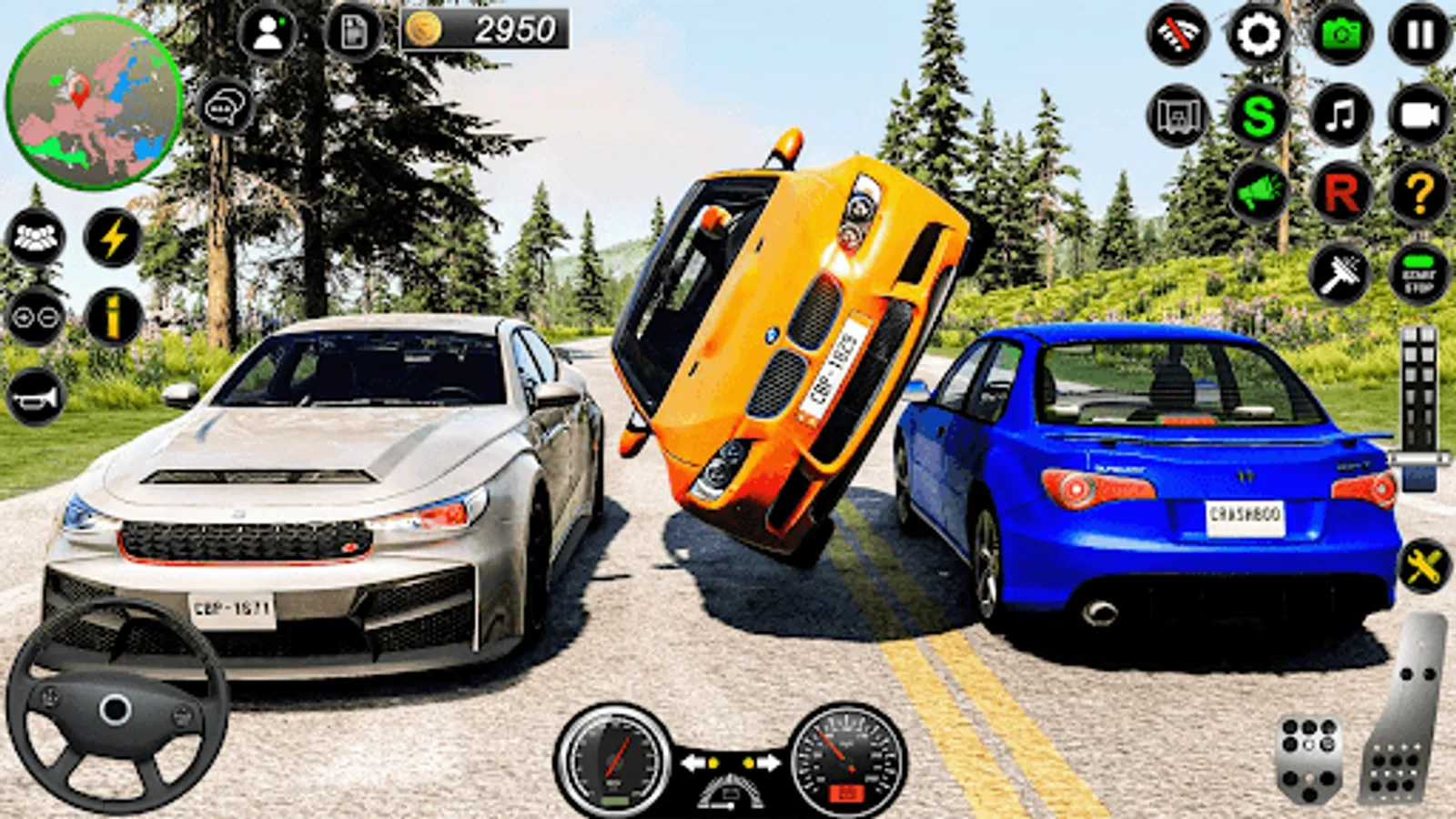Viewport: 1456px width, 819px height.
Task: Open the chat bubble icon
Action: click(x=225, y=107)
